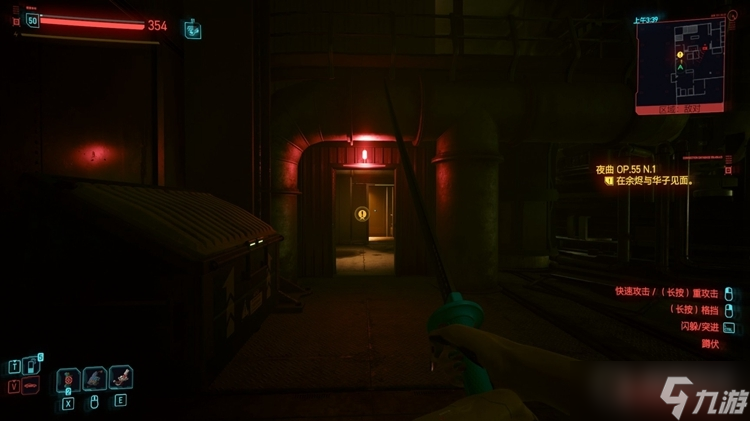Click the blue status effect icon beside health

click(192, 29)
